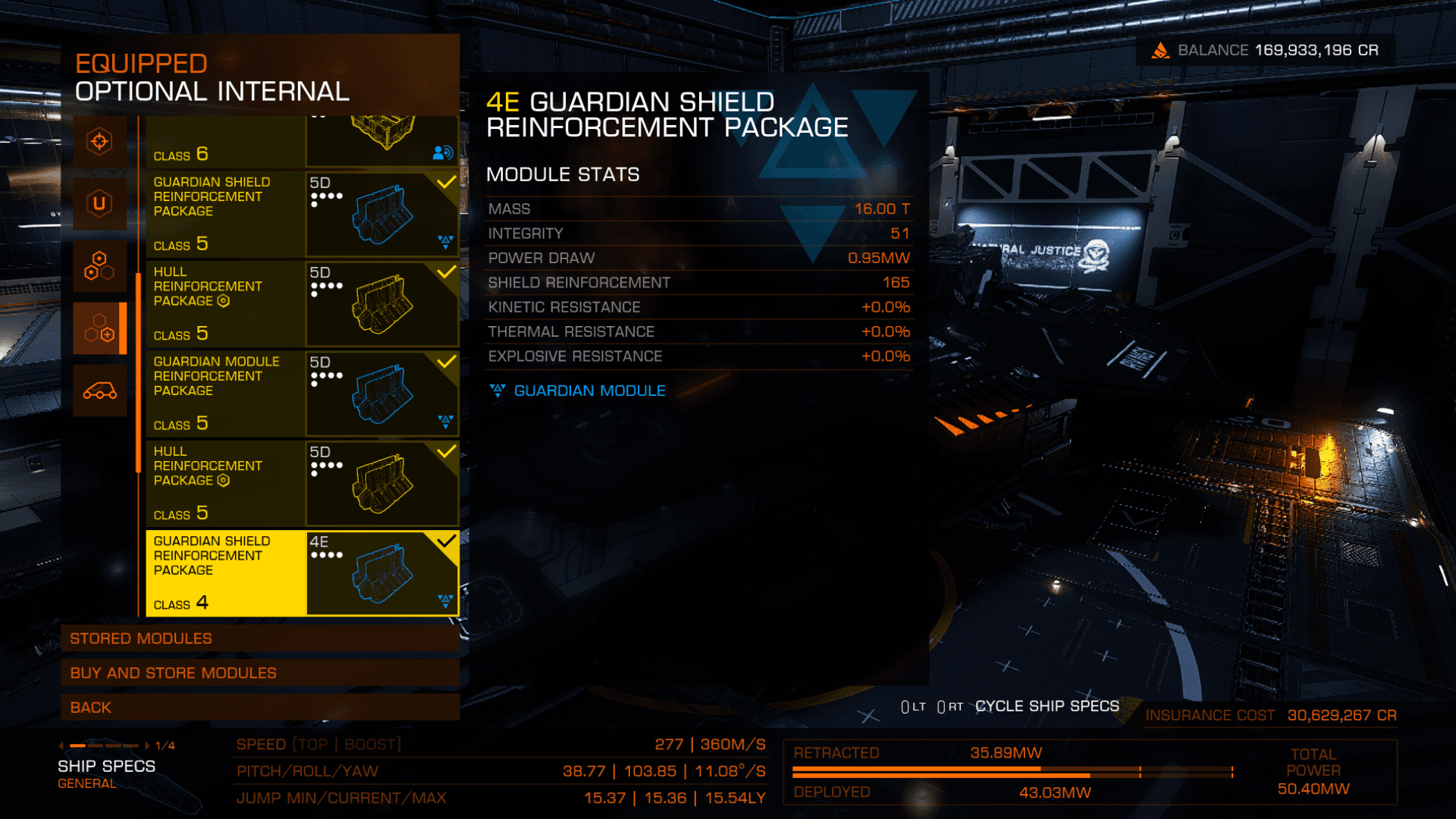Image resolution: width=1456 pixels, height=819 pixels.
Task: Select the partially visible Class 6 module row
Action: [x=302, y=142]
